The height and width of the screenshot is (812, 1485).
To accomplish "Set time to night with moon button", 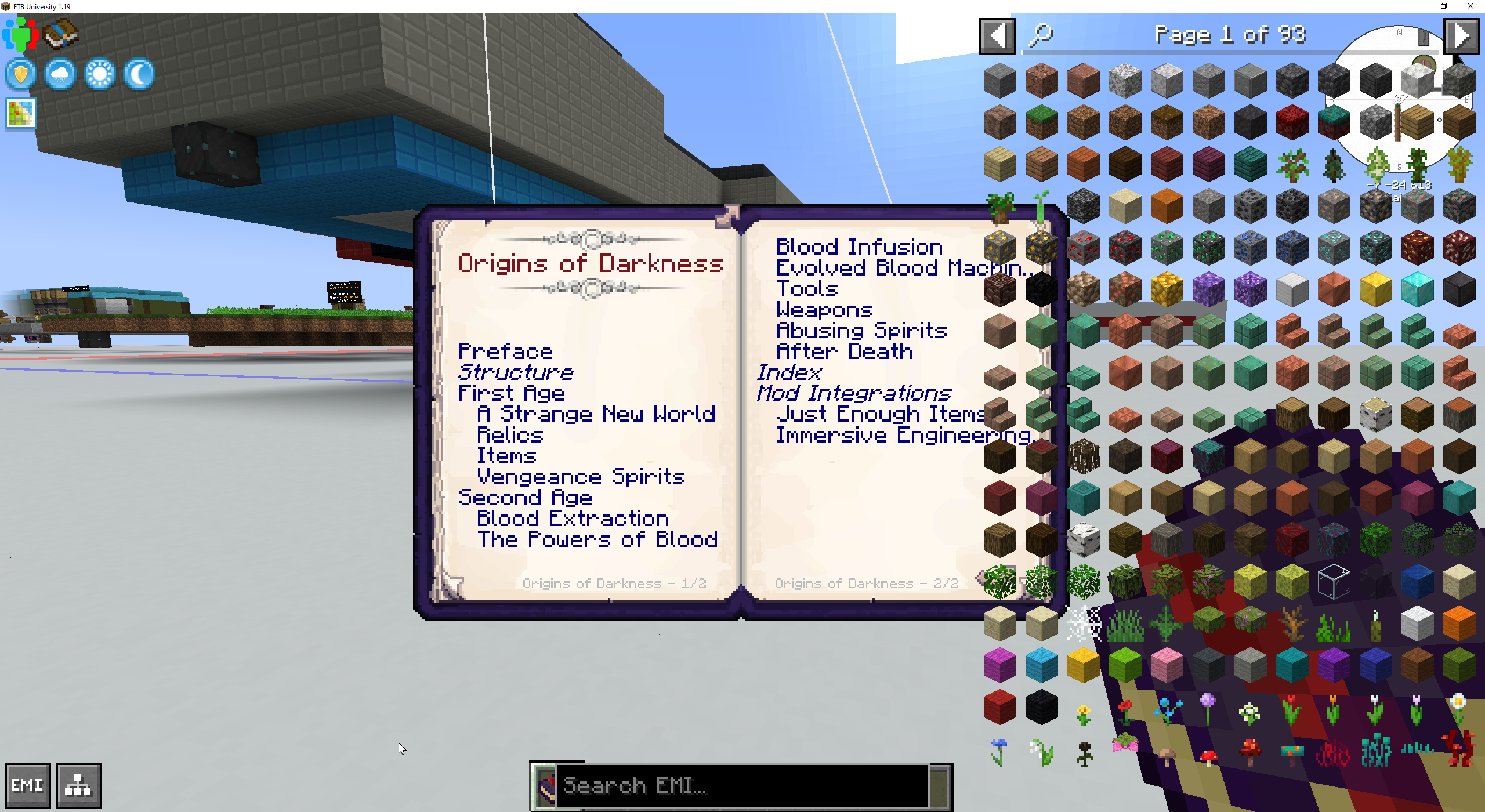I will (x=138, y=74).
